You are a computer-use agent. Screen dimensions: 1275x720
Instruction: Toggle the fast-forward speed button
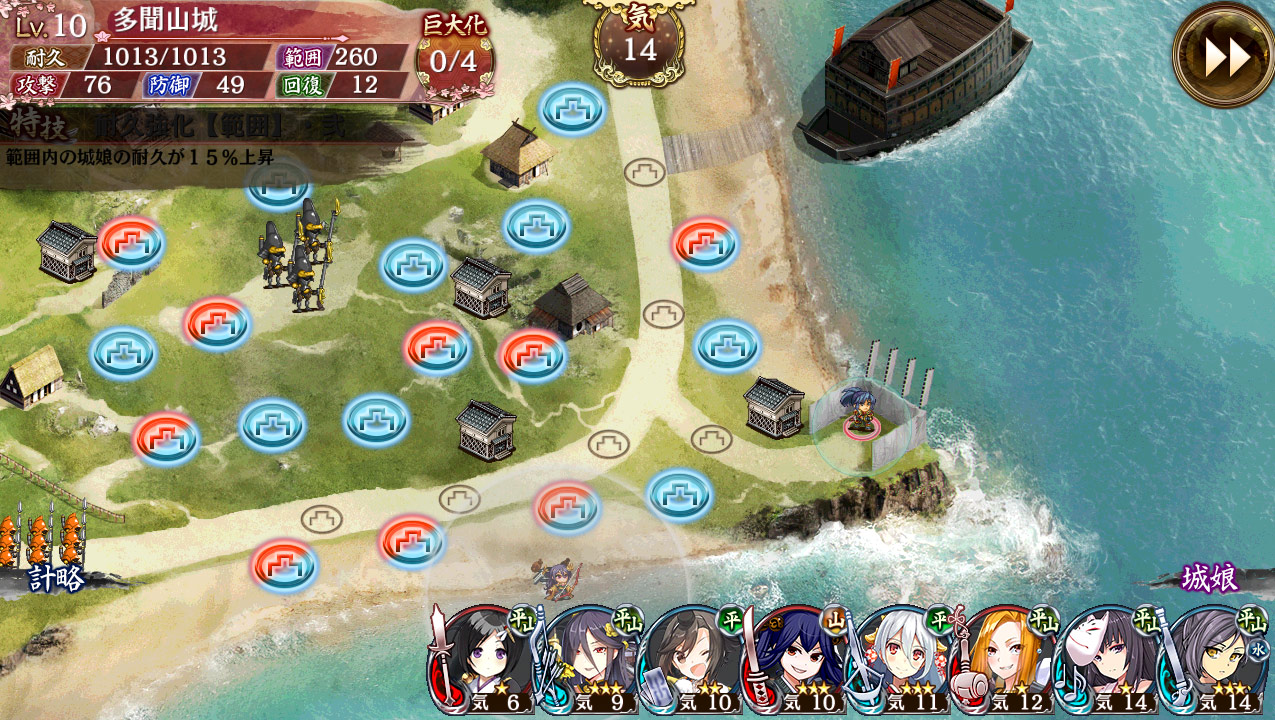click(1226, 57)
